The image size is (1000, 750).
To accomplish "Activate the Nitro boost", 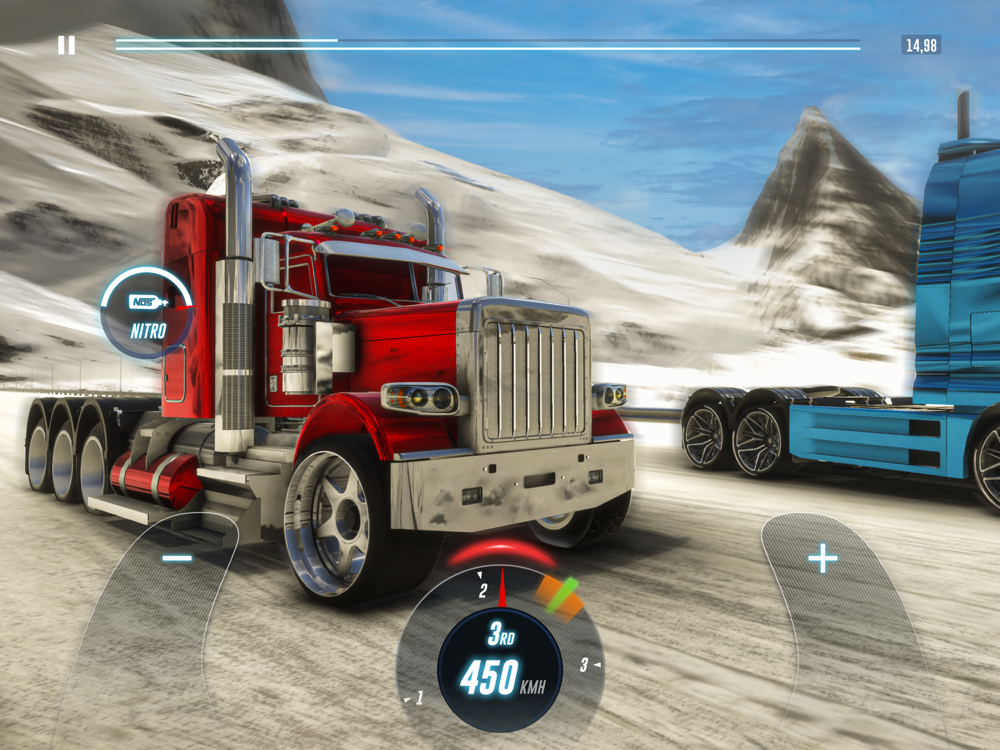I will click(147, 311).
